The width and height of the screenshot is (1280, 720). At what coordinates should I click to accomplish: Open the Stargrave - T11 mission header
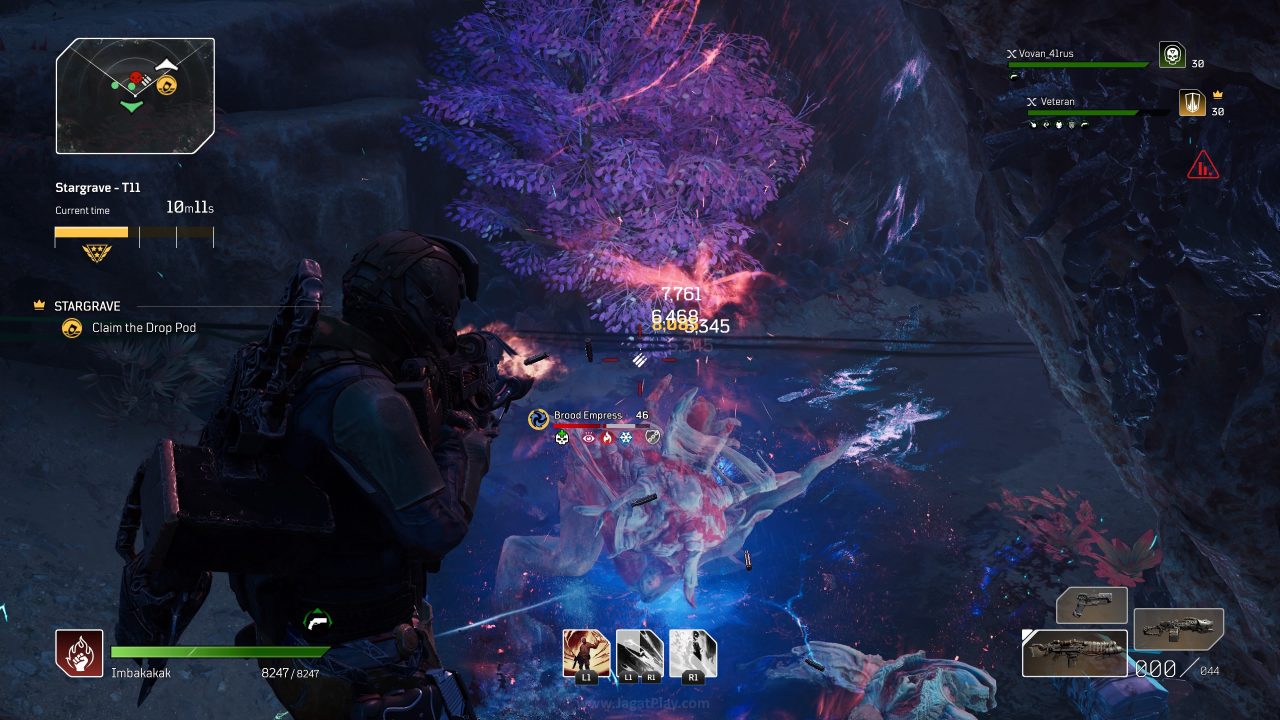coord(98,187)
